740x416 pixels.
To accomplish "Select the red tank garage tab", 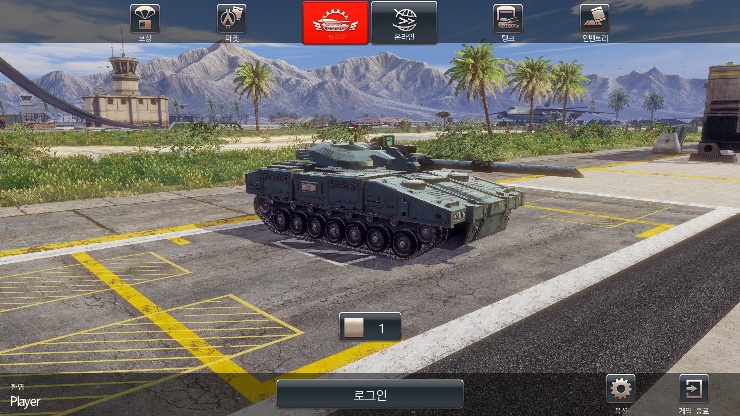I will (334, 22).
